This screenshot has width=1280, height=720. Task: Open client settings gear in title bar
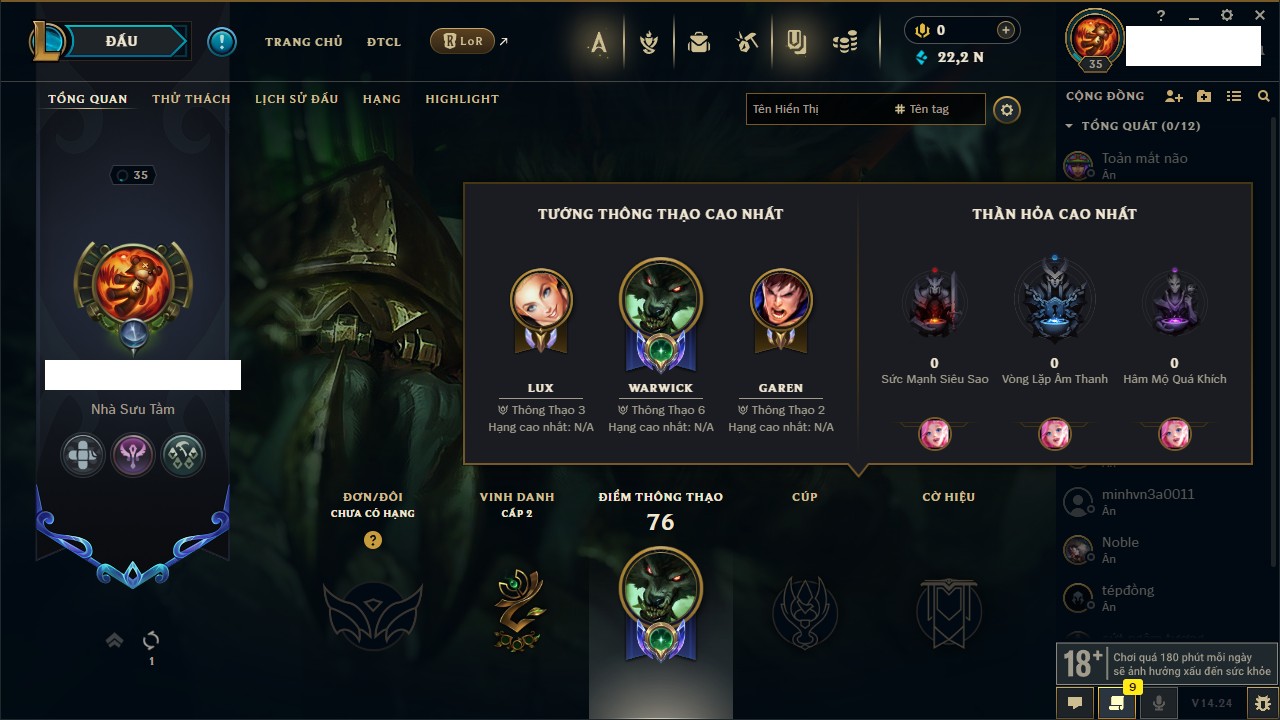[x=1227, y=15]
